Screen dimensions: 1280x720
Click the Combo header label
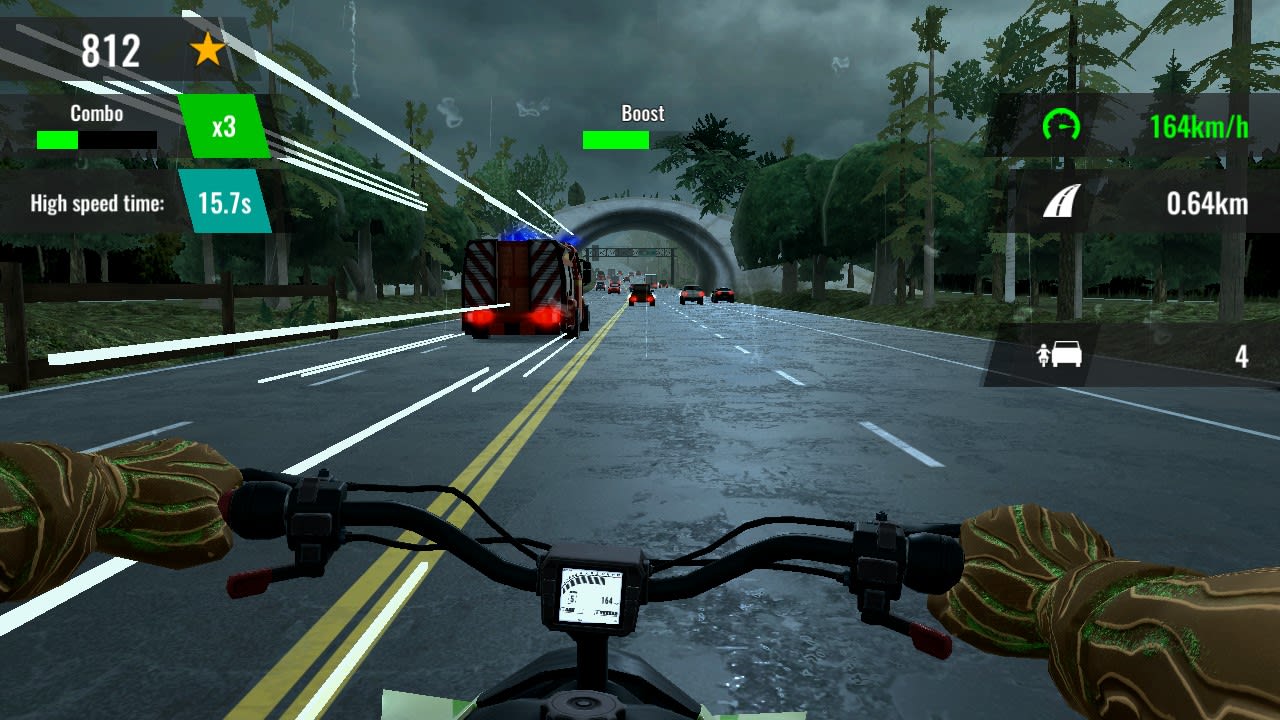click(x=95, y=113)
